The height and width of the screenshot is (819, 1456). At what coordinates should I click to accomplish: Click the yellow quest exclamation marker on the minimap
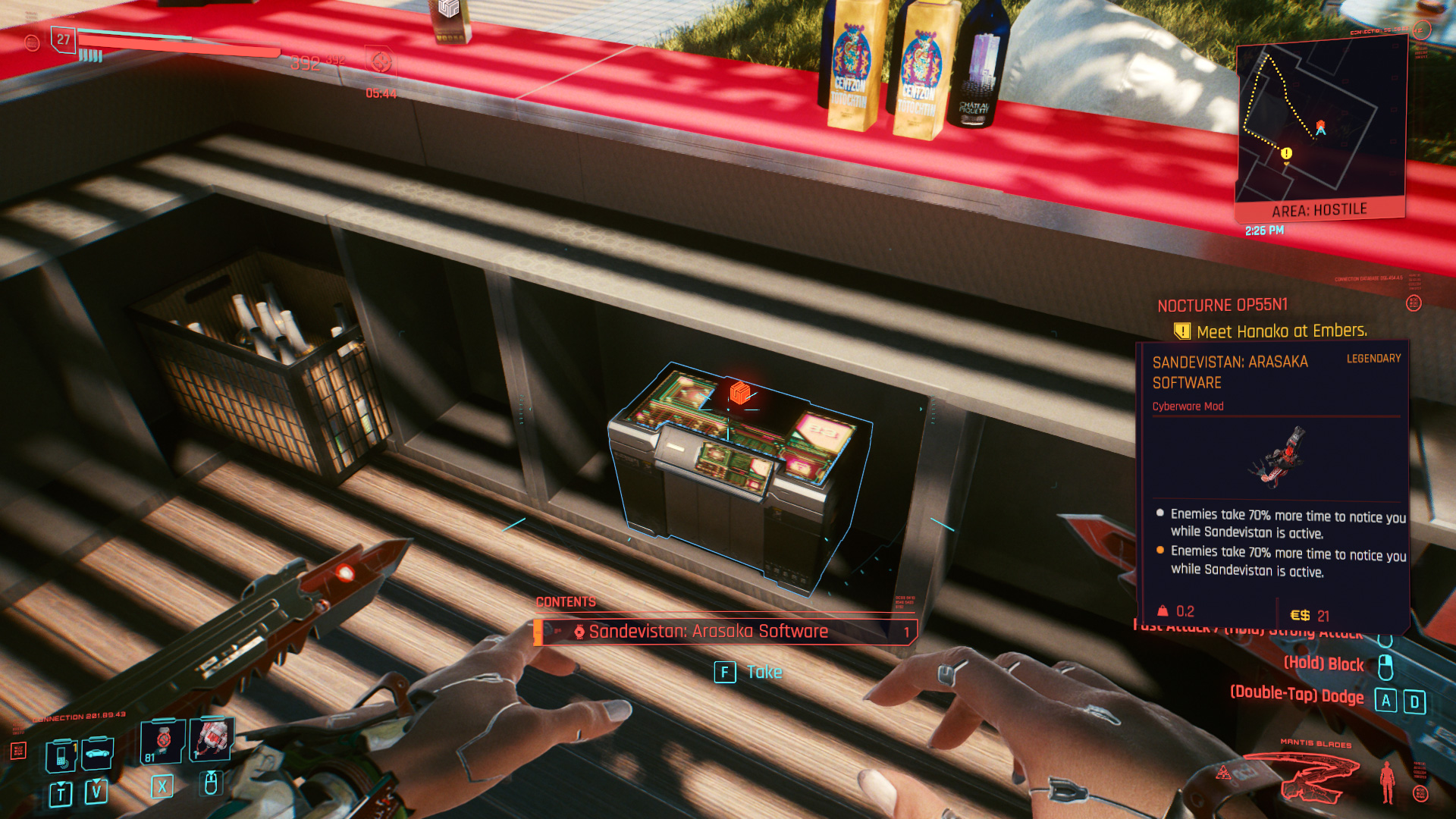point(1285,155)
